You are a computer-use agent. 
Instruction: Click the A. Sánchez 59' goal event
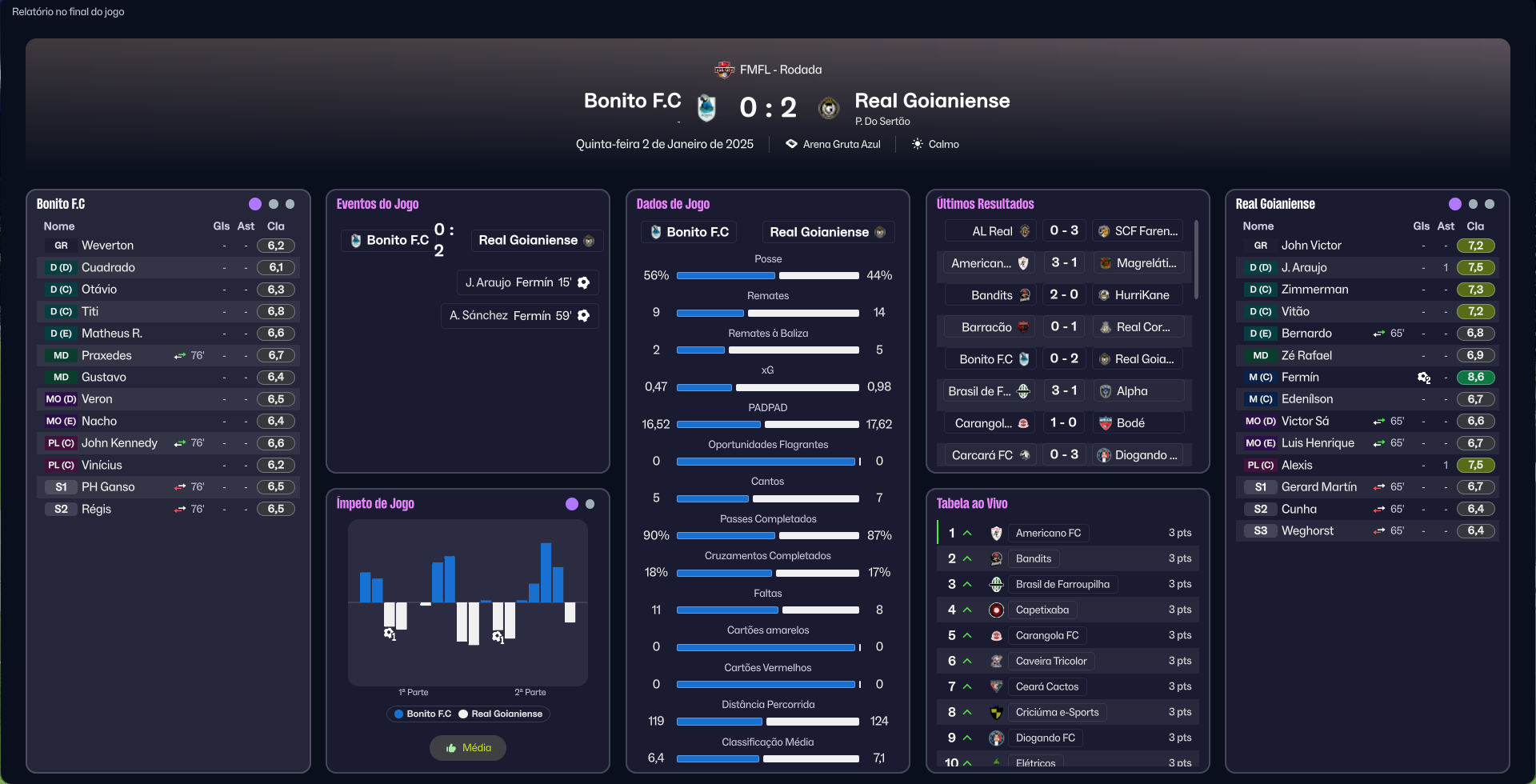[x=519, y=316]
